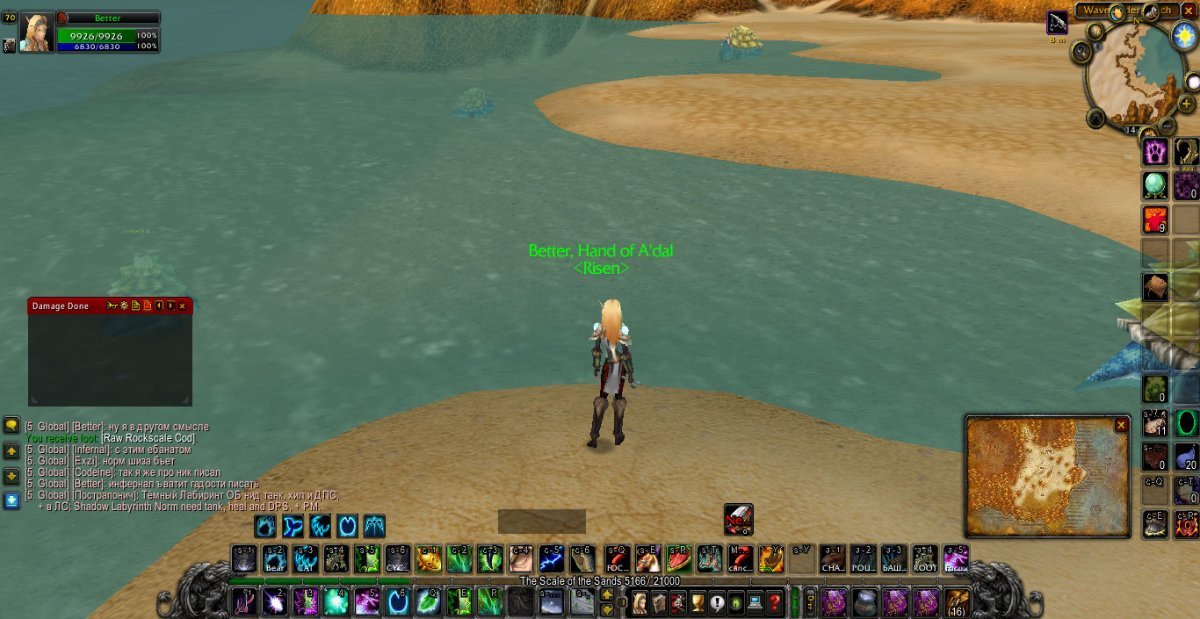Open the Damage Done gear settings
The width and height of the screenshot is (1200, 619).
pyautogui.click(x=124, y=306)
